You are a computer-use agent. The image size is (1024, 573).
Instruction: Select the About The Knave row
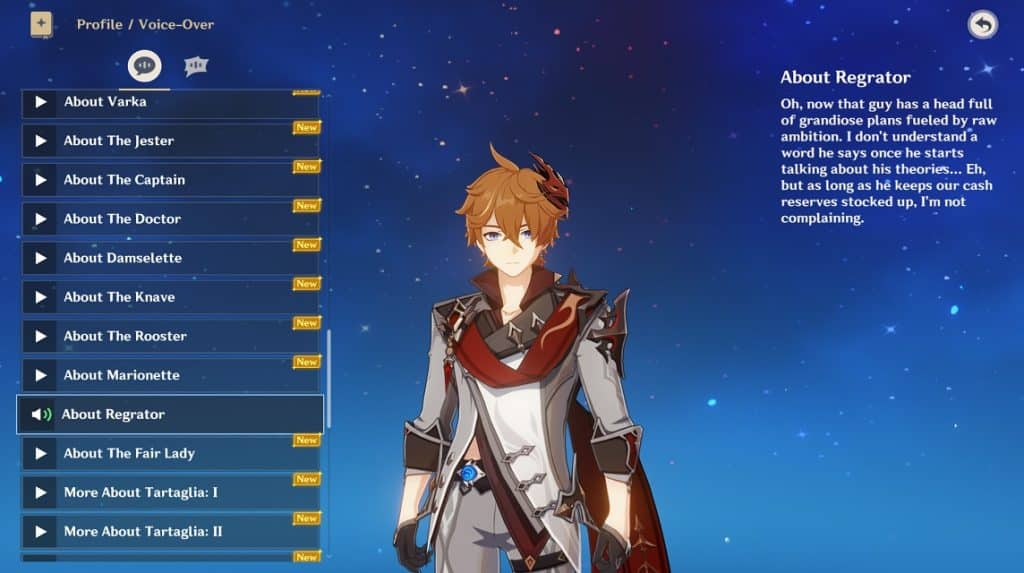coord(170,297)
